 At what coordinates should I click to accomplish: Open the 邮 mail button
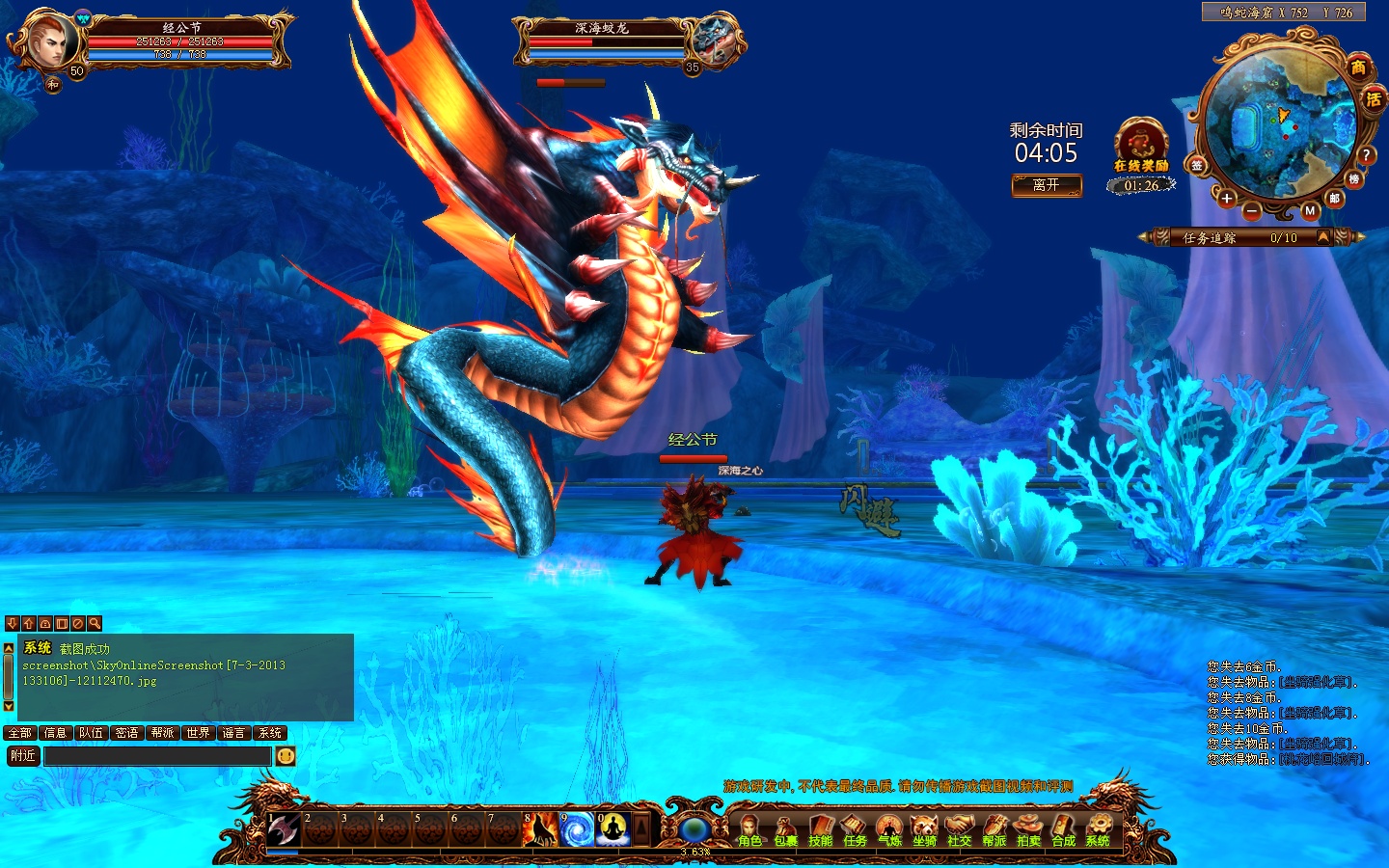point(1335,198)
